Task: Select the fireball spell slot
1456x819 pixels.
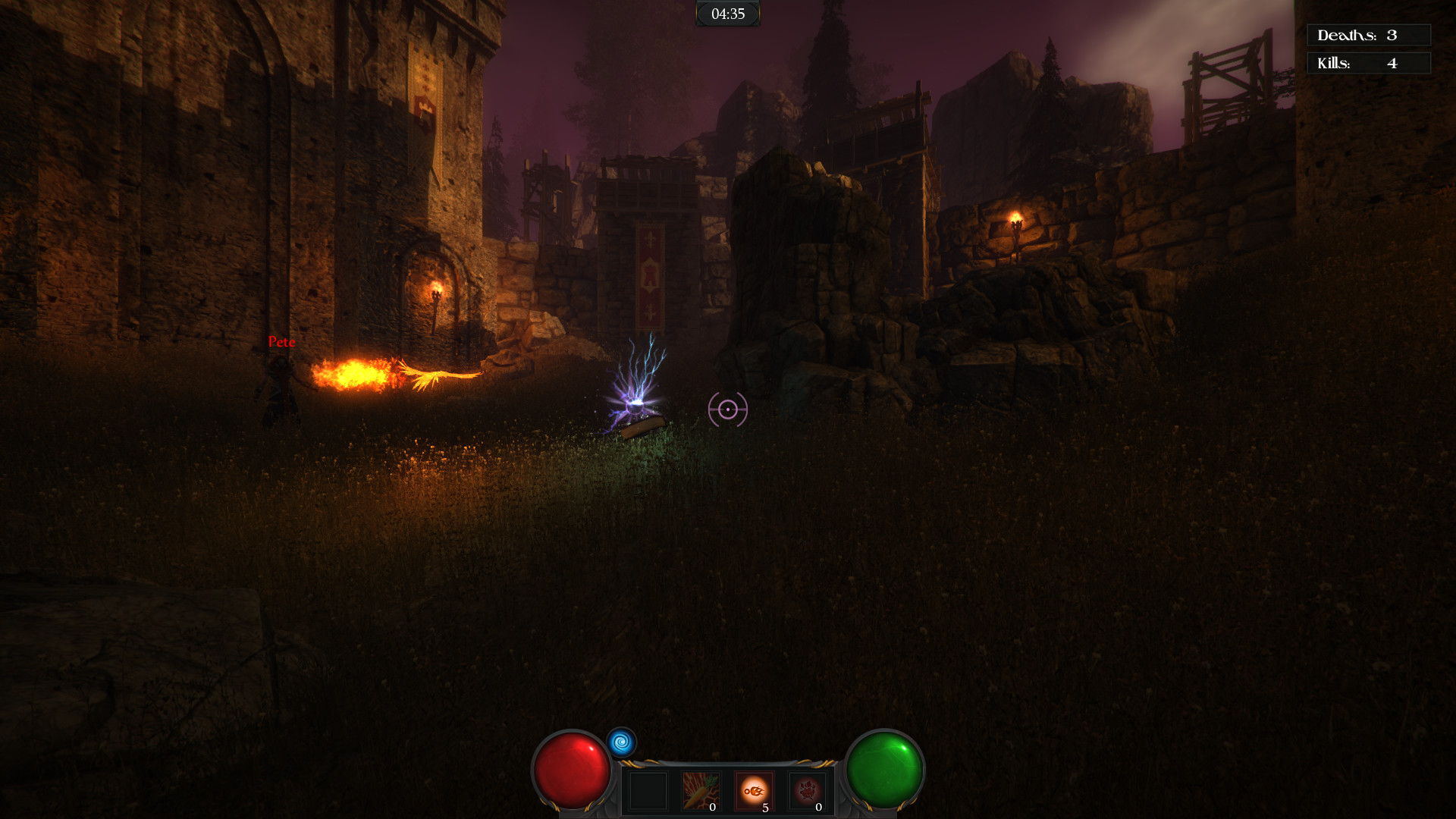Action: click(x=755, y=790)
